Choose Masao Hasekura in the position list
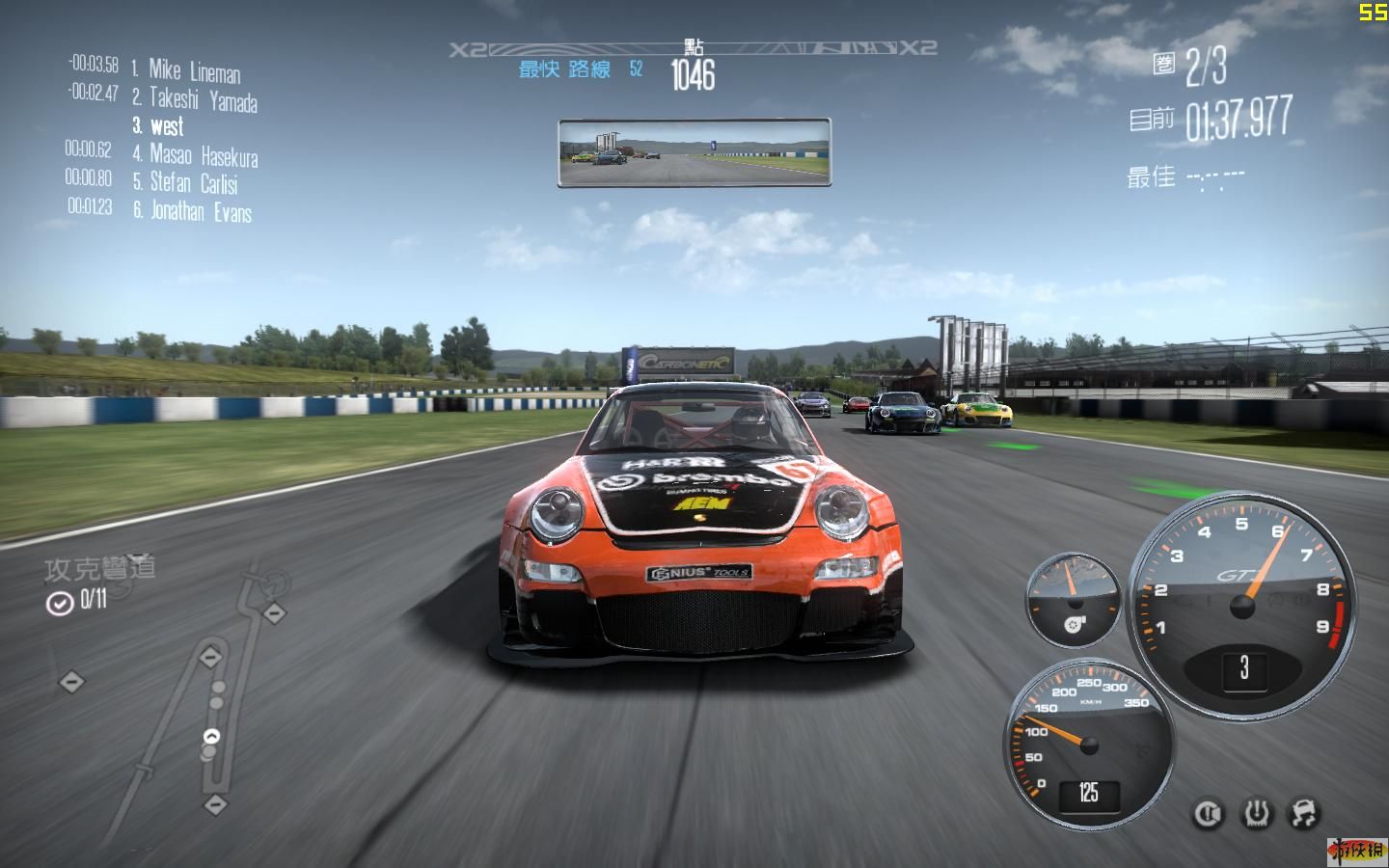This screenshot has width=1389, height=868. 203,155
